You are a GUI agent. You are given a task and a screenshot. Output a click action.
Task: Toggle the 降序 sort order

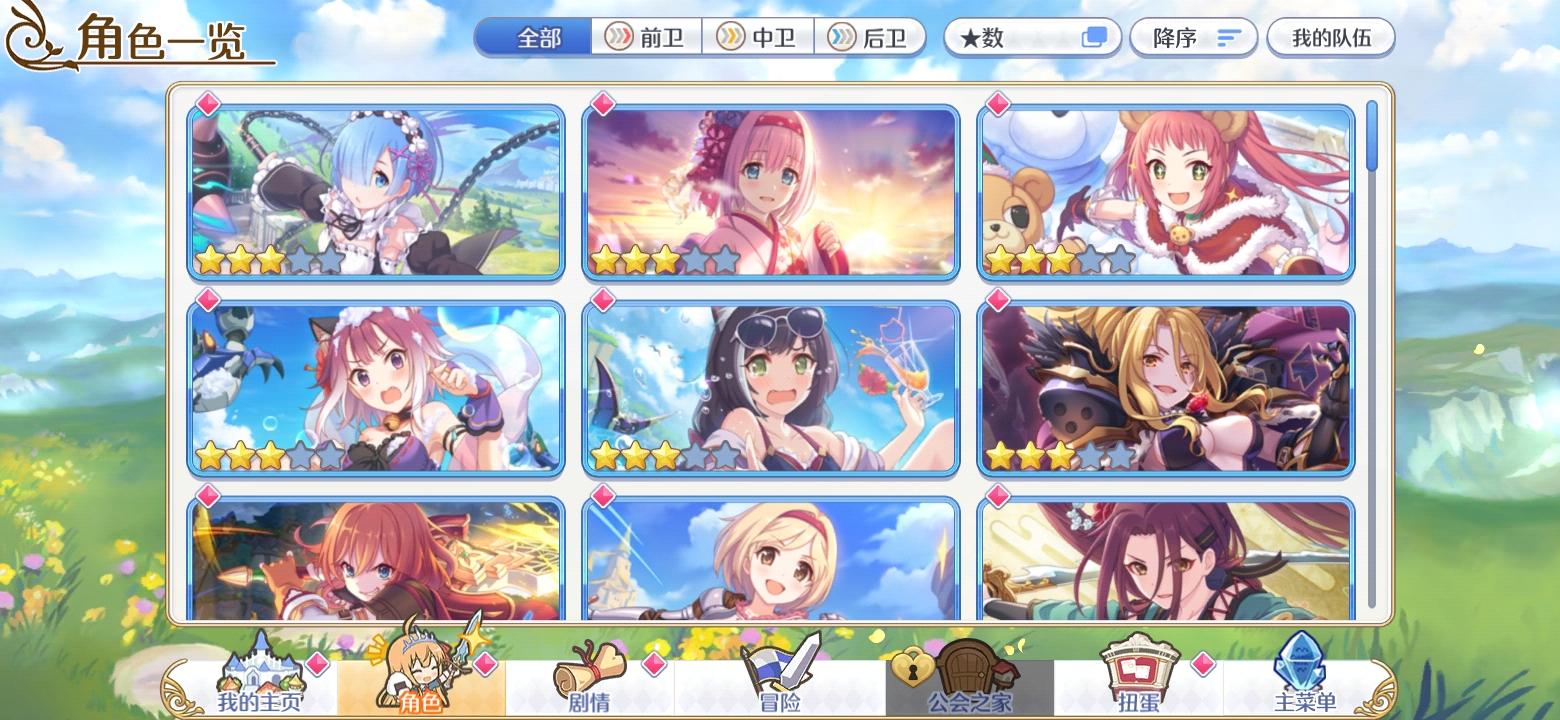click(1194, 37)
